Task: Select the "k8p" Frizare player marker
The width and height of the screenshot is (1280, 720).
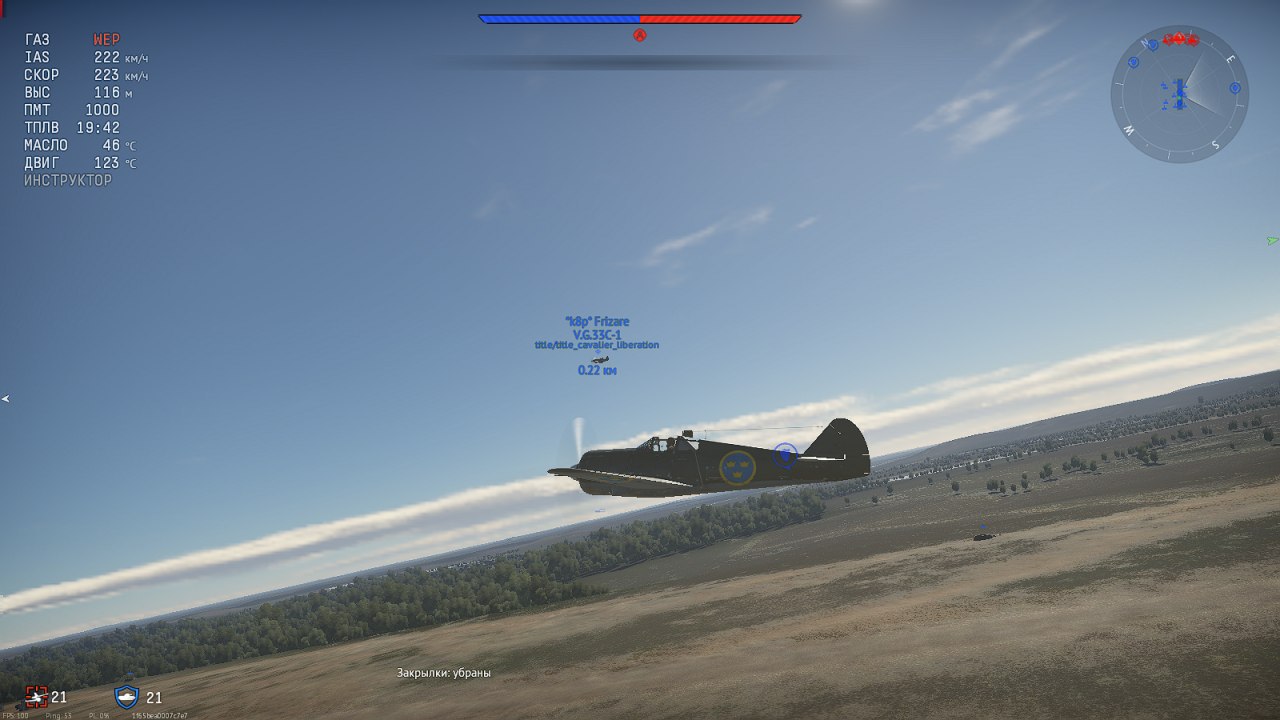Action: pos(597,321)
